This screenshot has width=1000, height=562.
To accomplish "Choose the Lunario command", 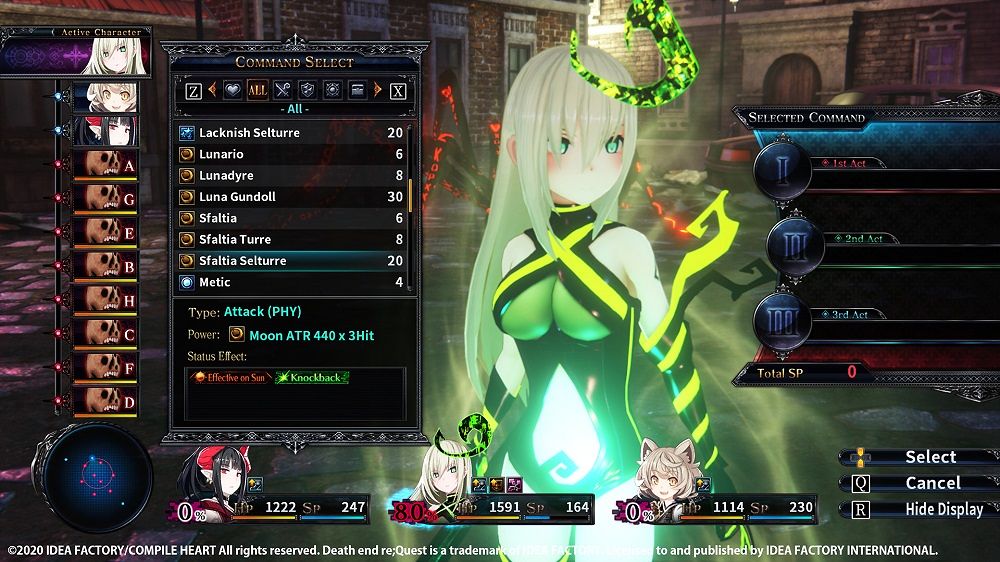I will click(x=290, y=154).
